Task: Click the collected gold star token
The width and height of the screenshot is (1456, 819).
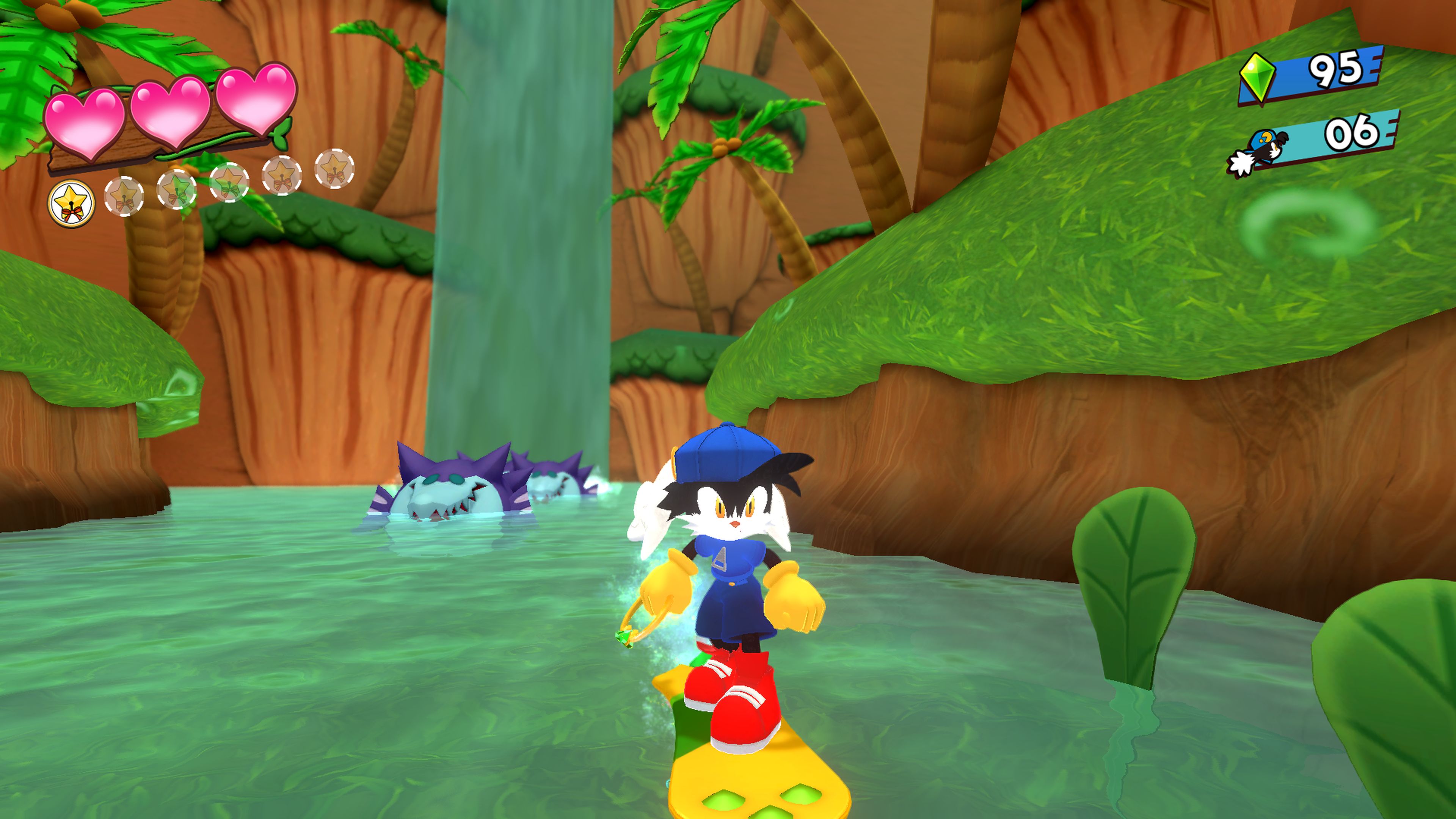Action: click(71, 203)
